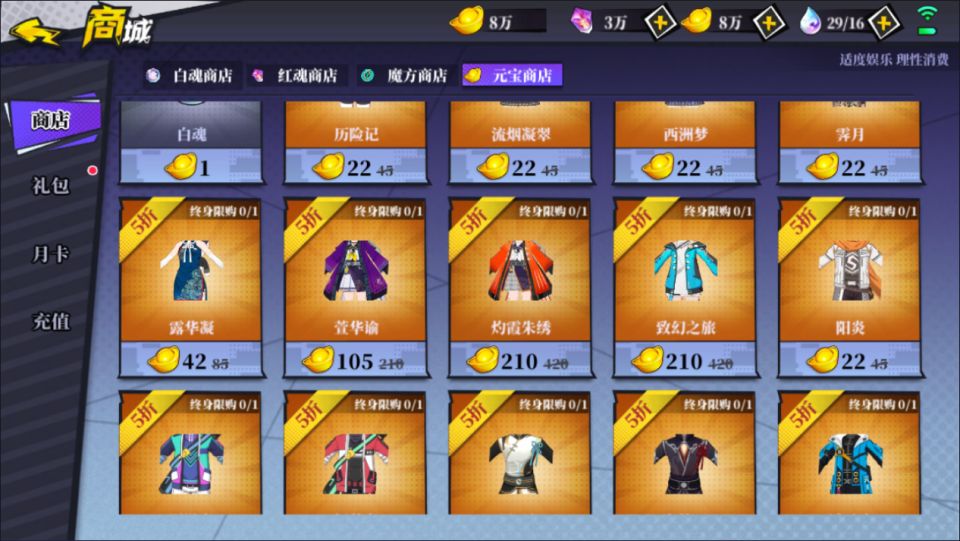The width and height of the screenshot is (960, 541).
Task: Open the 礼包 gift pack menu
Action: pos(52,186)
